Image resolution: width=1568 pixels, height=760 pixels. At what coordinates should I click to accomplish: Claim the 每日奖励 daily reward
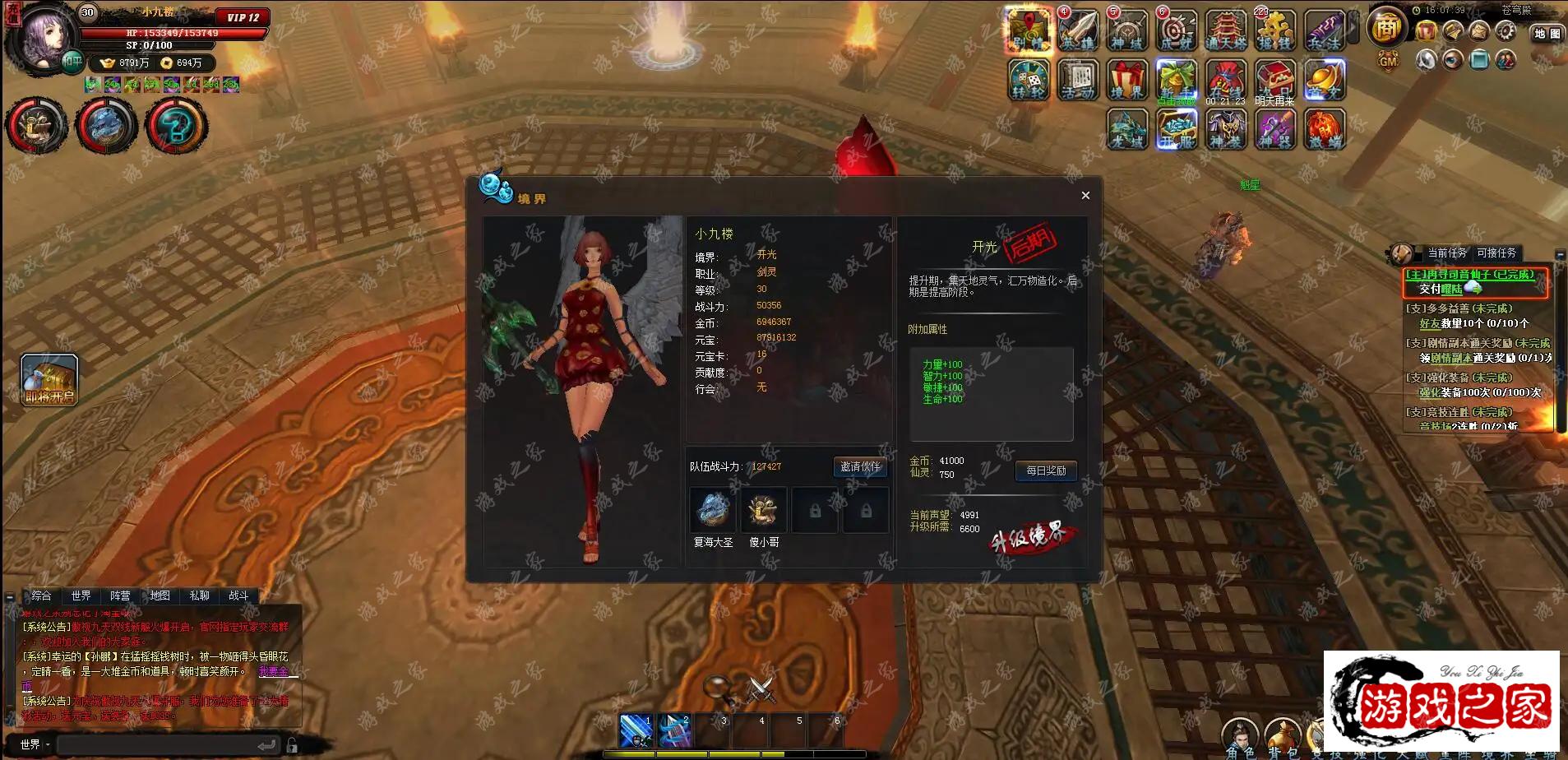[1045, 470]
